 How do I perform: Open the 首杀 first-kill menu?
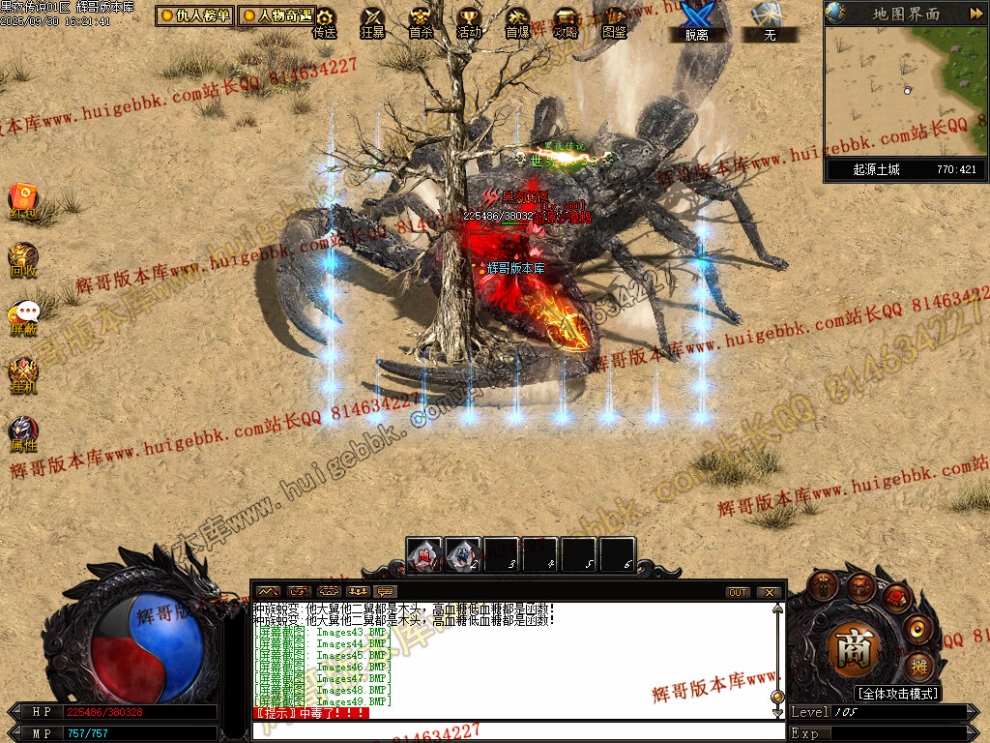[x=421, y=22]
